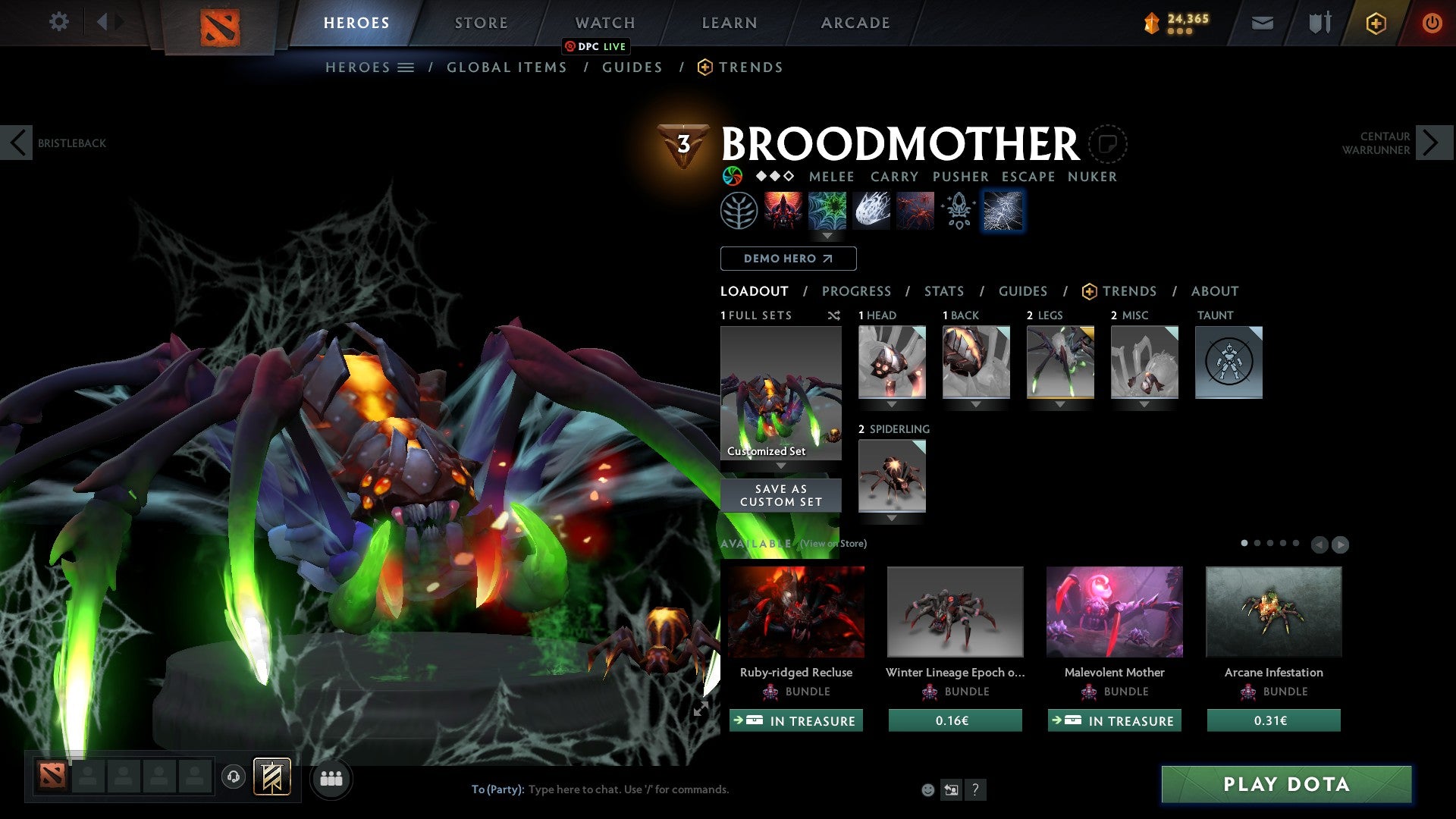Open the Heroes hamburger menu
This screenshot has width=1456, height=819.
406,67
